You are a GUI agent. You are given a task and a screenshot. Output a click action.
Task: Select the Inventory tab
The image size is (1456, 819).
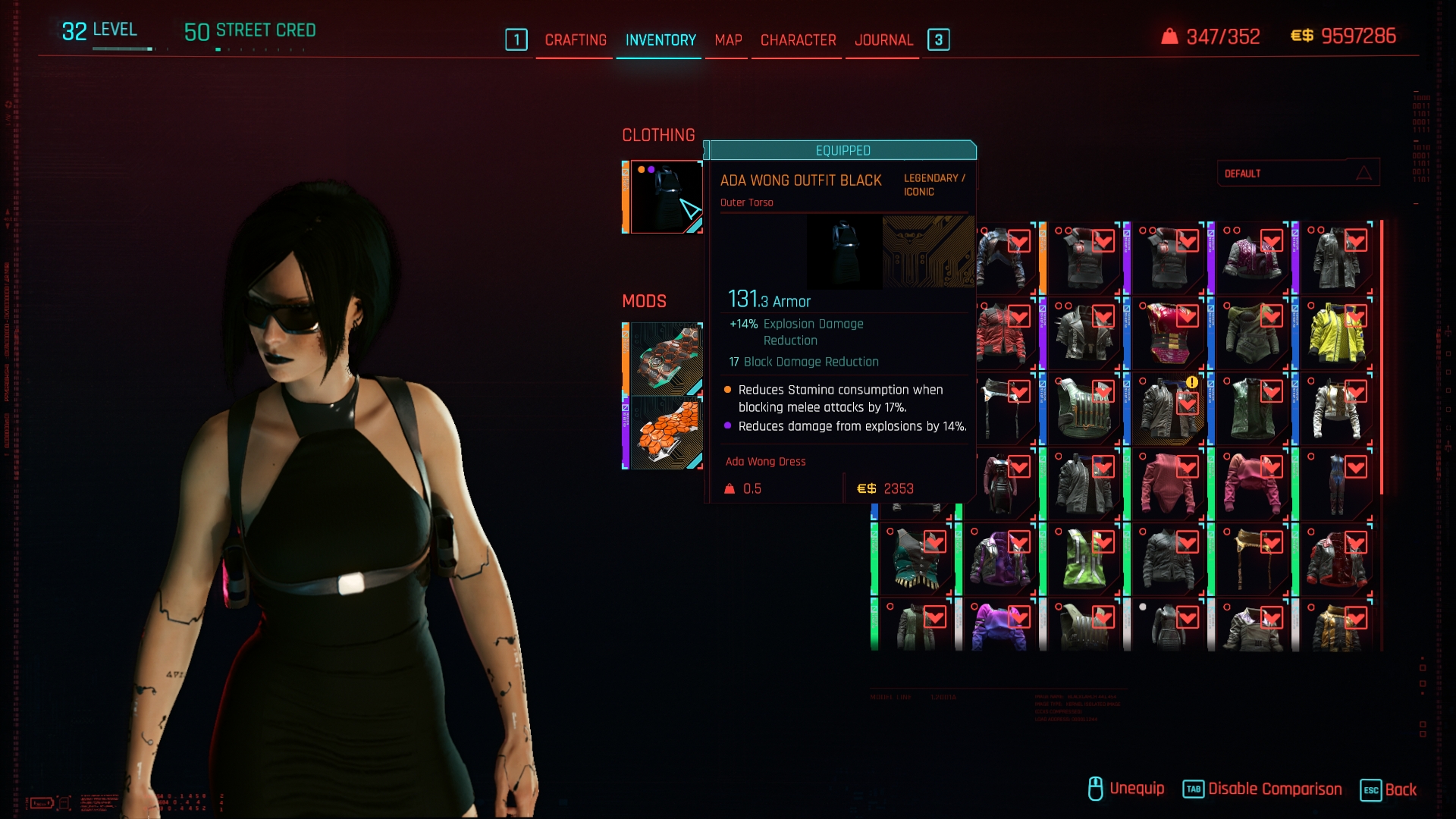(660, 40)
